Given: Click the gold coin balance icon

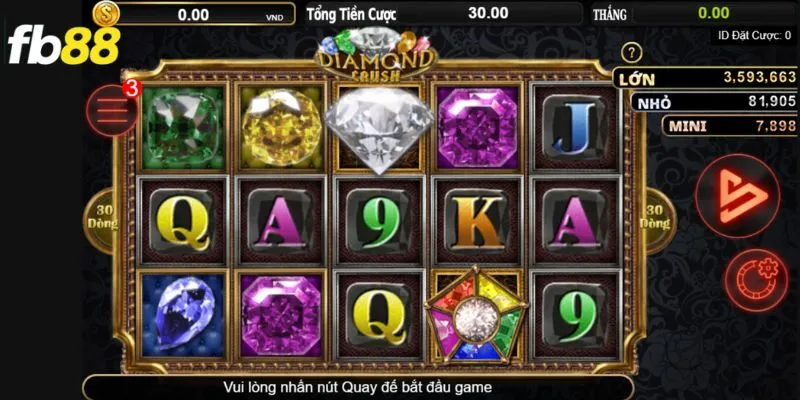Looking at the screenshot, I should [106, 14].
